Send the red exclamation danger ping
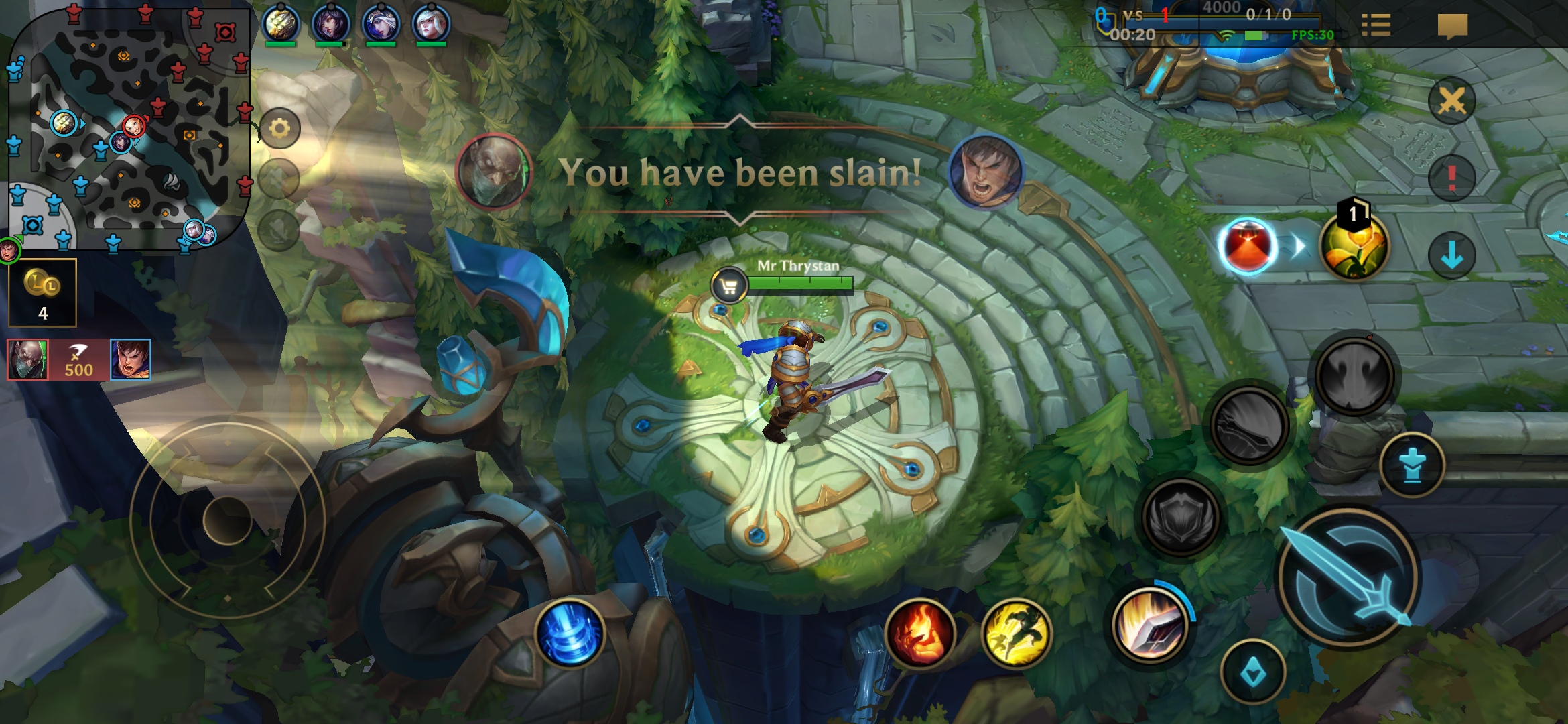The image size is (1568, 724). coord(1451,178)
